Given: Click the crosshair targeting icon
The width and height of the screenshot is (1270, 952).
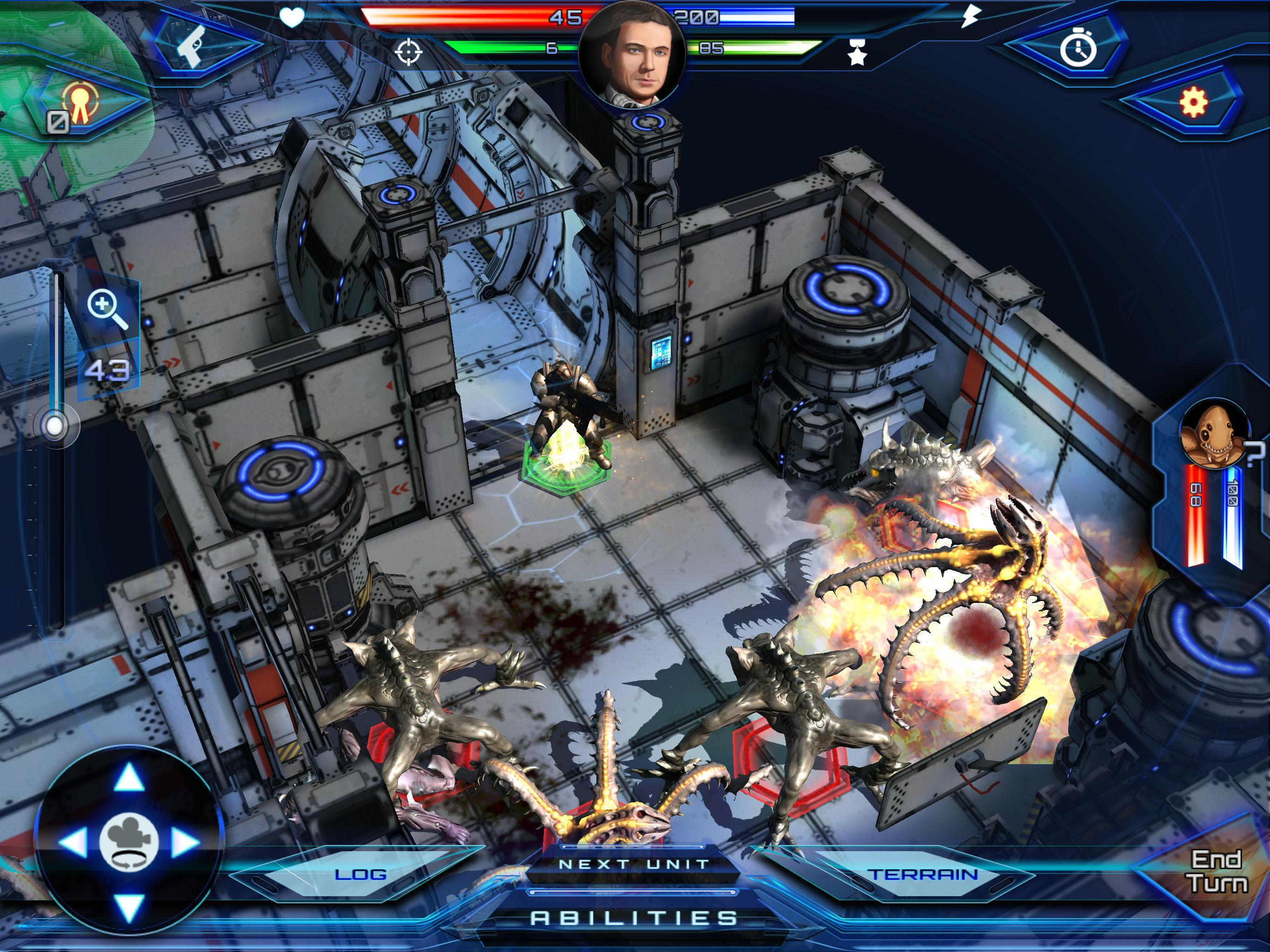Looking at the screenshot, I should [x=408, y=53].
